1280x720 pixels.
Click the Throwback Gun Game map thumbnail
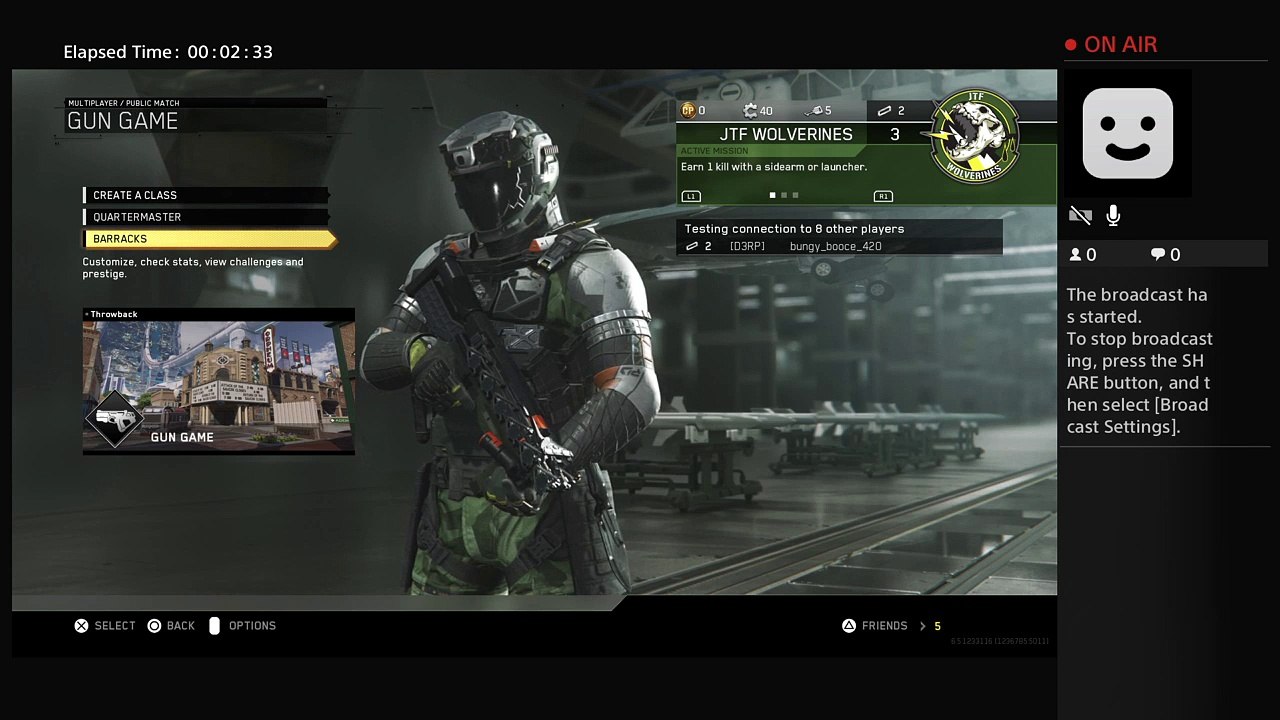[x=218, y=382]
